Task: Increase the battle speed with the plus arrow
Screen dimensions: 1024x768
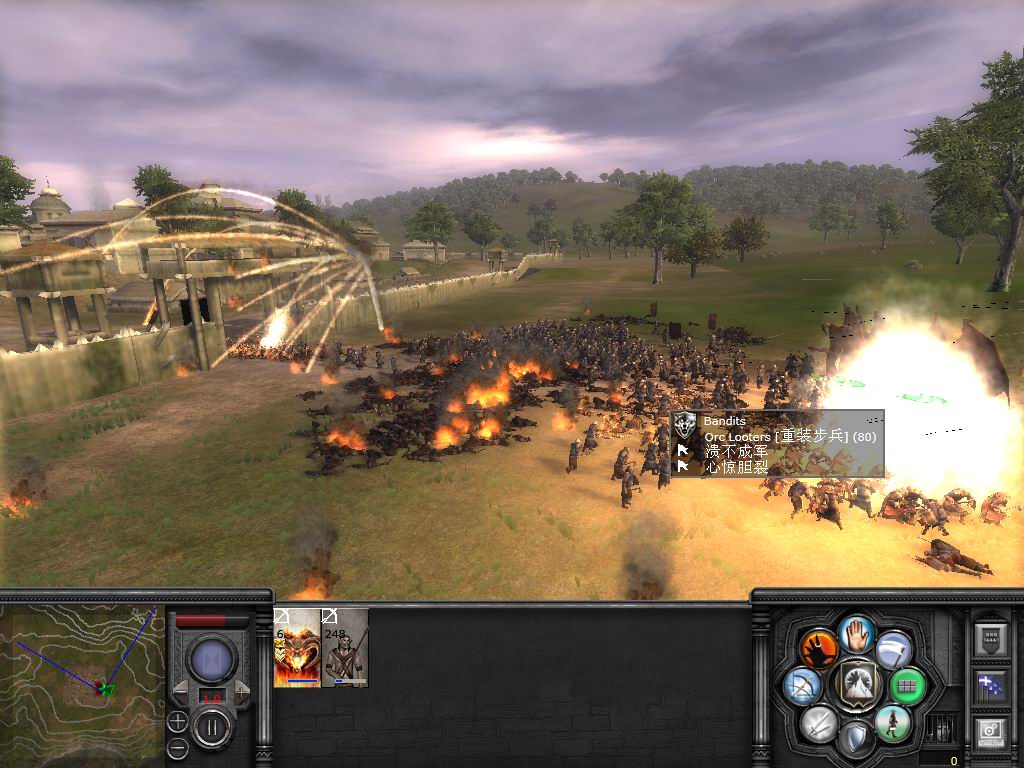Action: click(x=241, y=690)
